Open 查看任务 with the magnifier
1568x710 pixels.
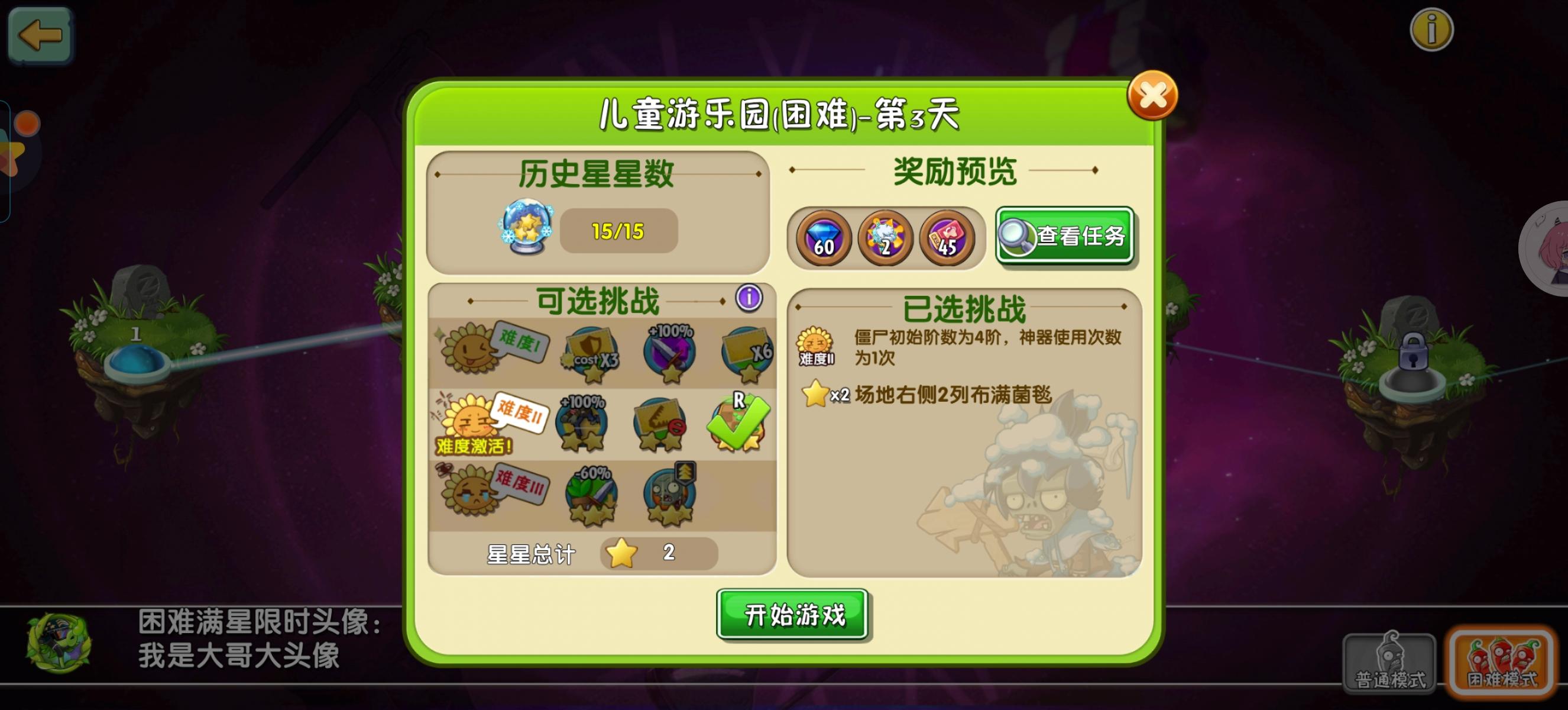[1065, 236]
